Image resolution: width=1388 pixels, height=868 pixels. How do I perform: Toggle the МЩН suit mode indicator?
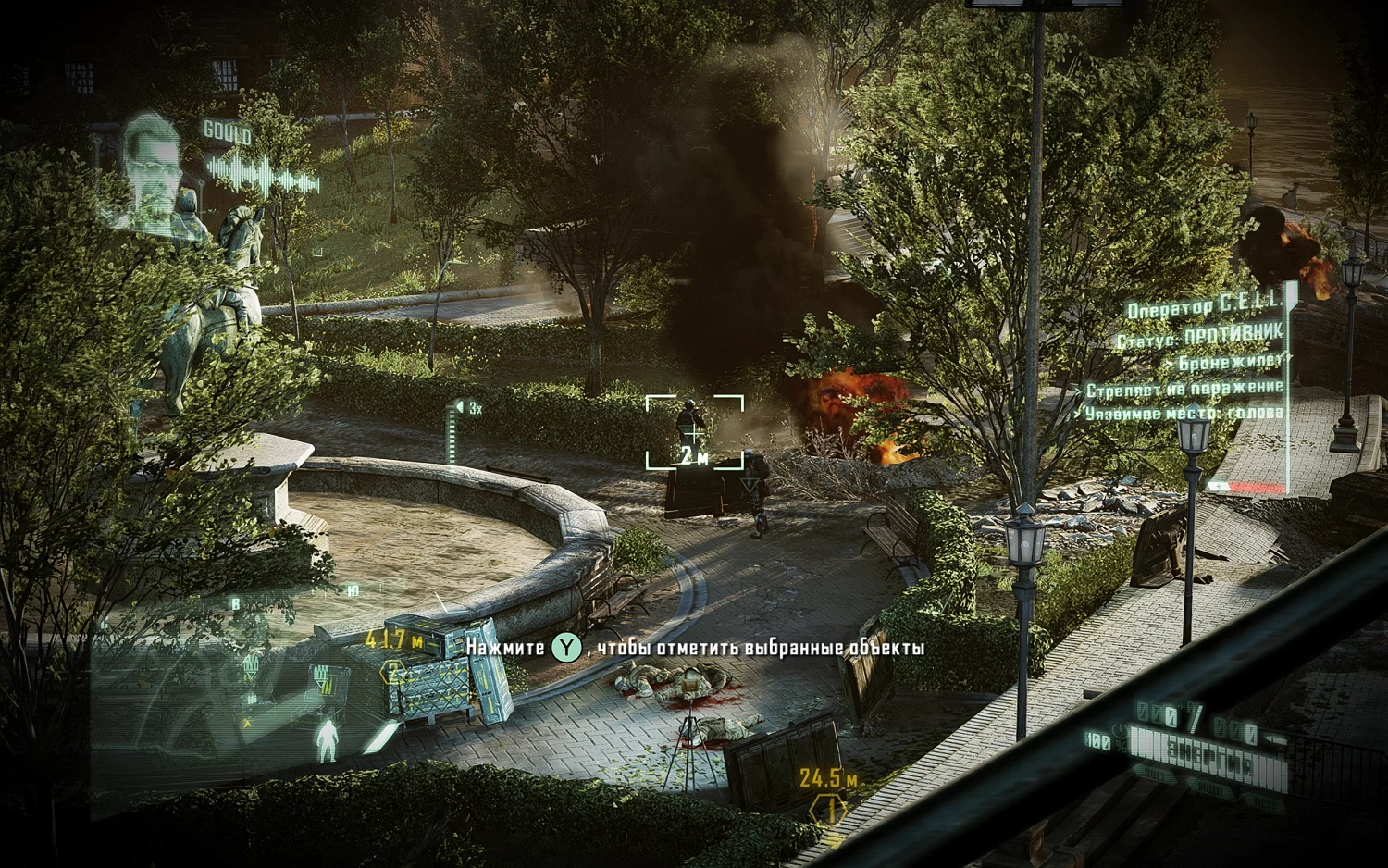1210,789
